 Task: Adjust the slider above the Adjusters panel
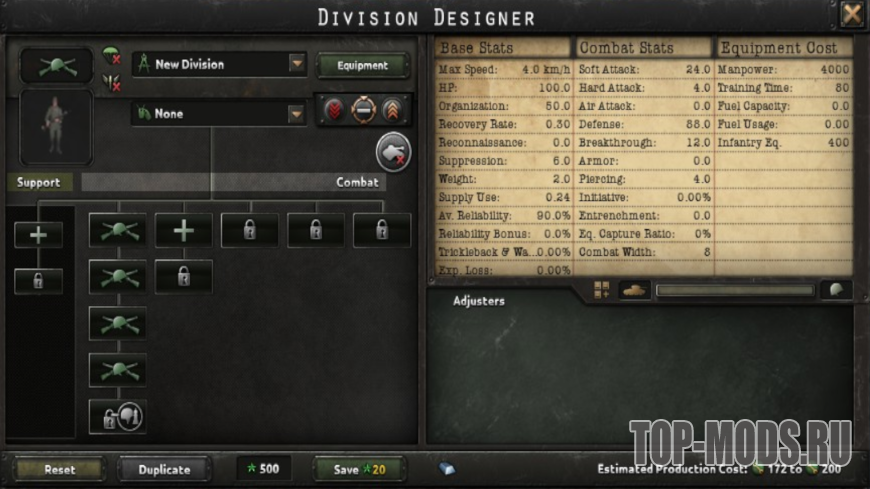(x=735, y=291)
